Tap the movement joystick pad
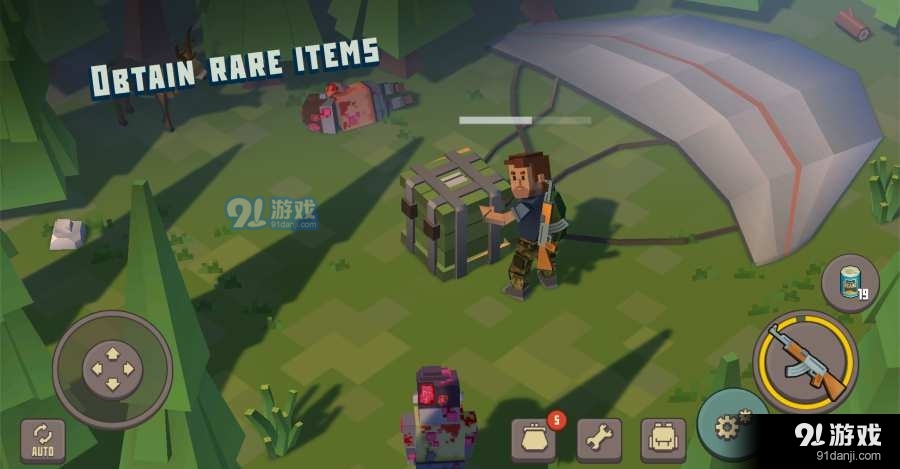Screen dimensions: 900x469 tap(111, 370)
